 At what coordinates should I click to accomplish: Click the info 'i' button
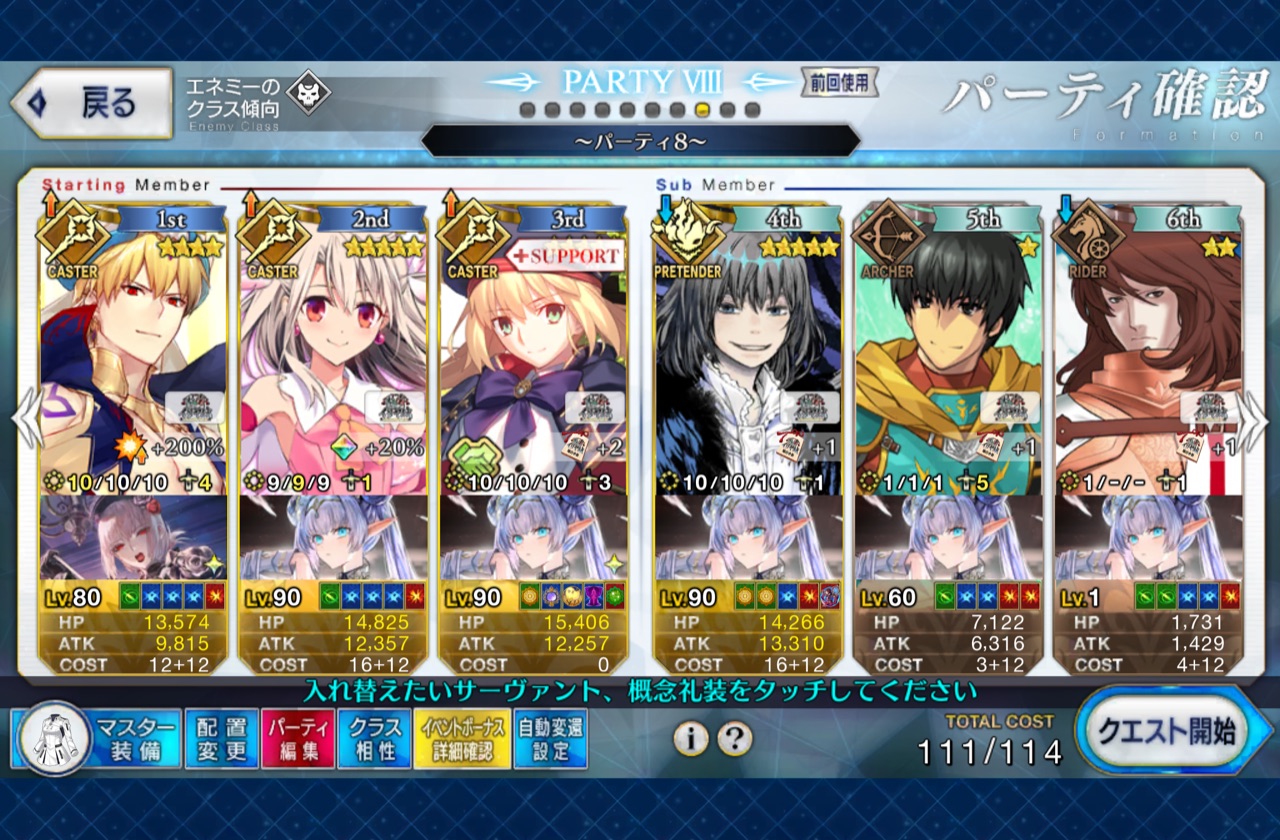pyautogui.click(x=690, y=739)
